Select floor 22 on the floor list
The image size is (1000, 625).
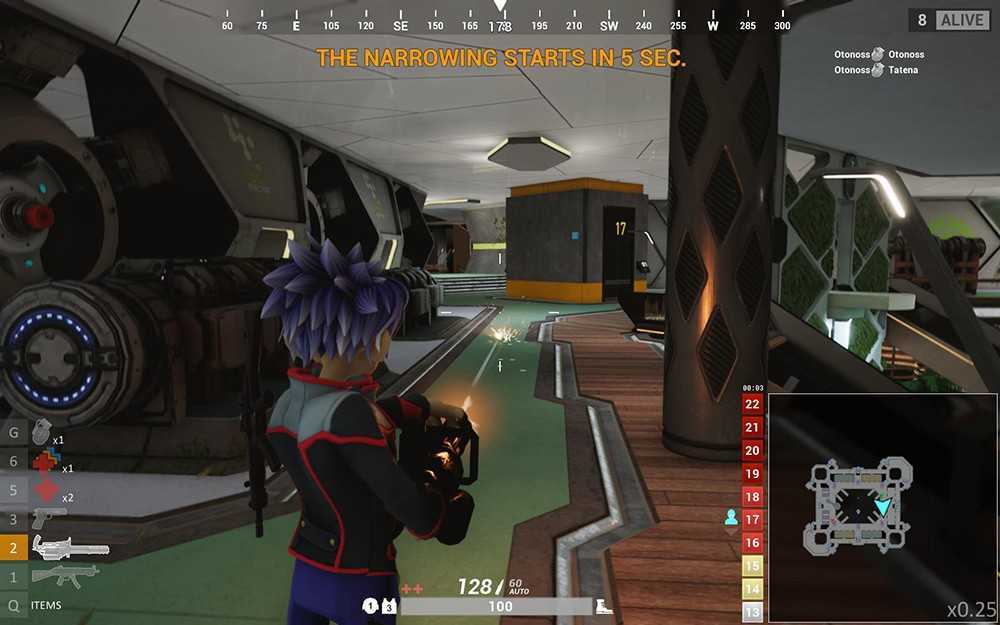pyautogui.click(x=752, y=404)
